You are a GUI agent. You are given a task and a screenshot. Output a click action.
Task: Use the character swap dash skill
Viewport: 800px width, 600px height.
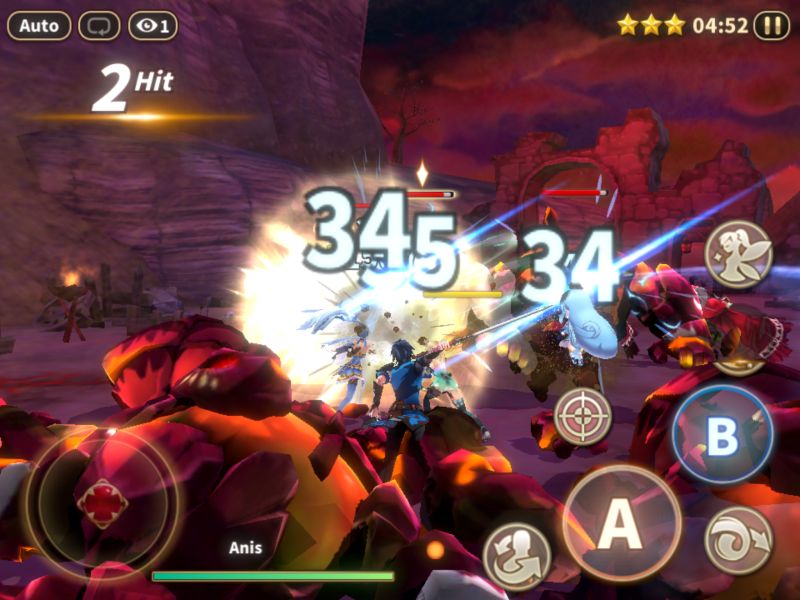(517, 556)
